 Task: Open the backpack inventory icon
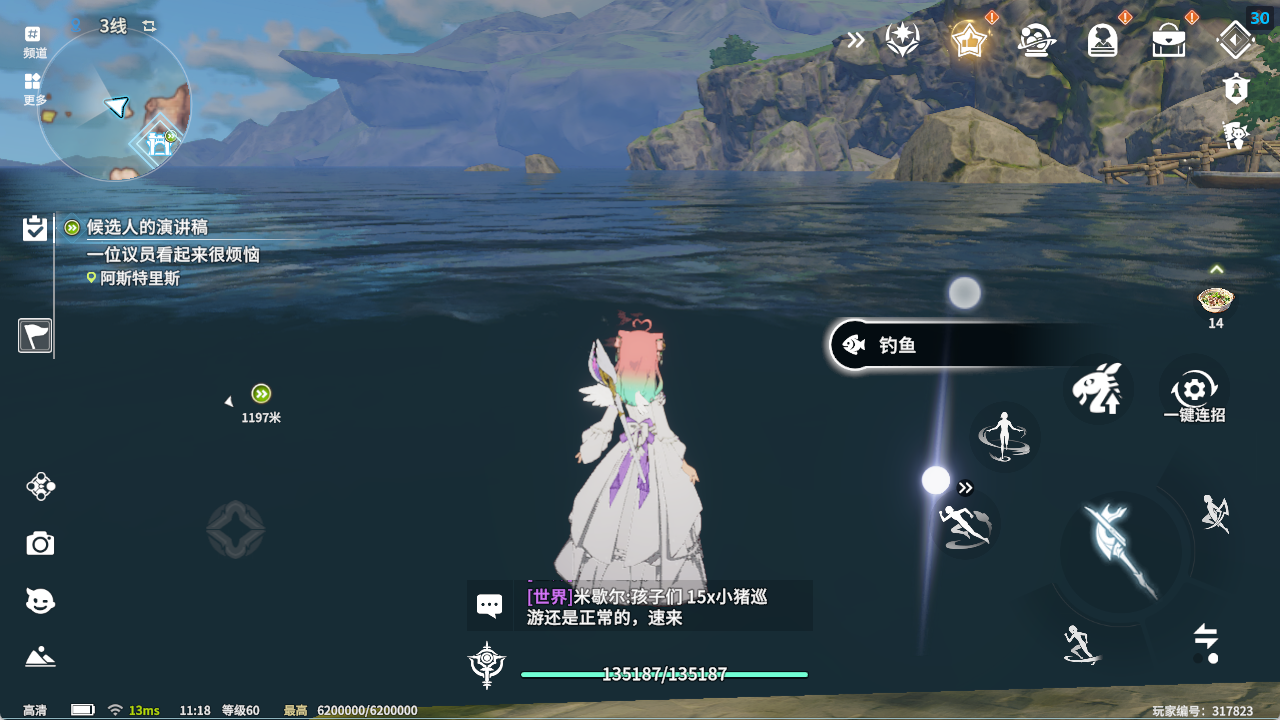1170,41
